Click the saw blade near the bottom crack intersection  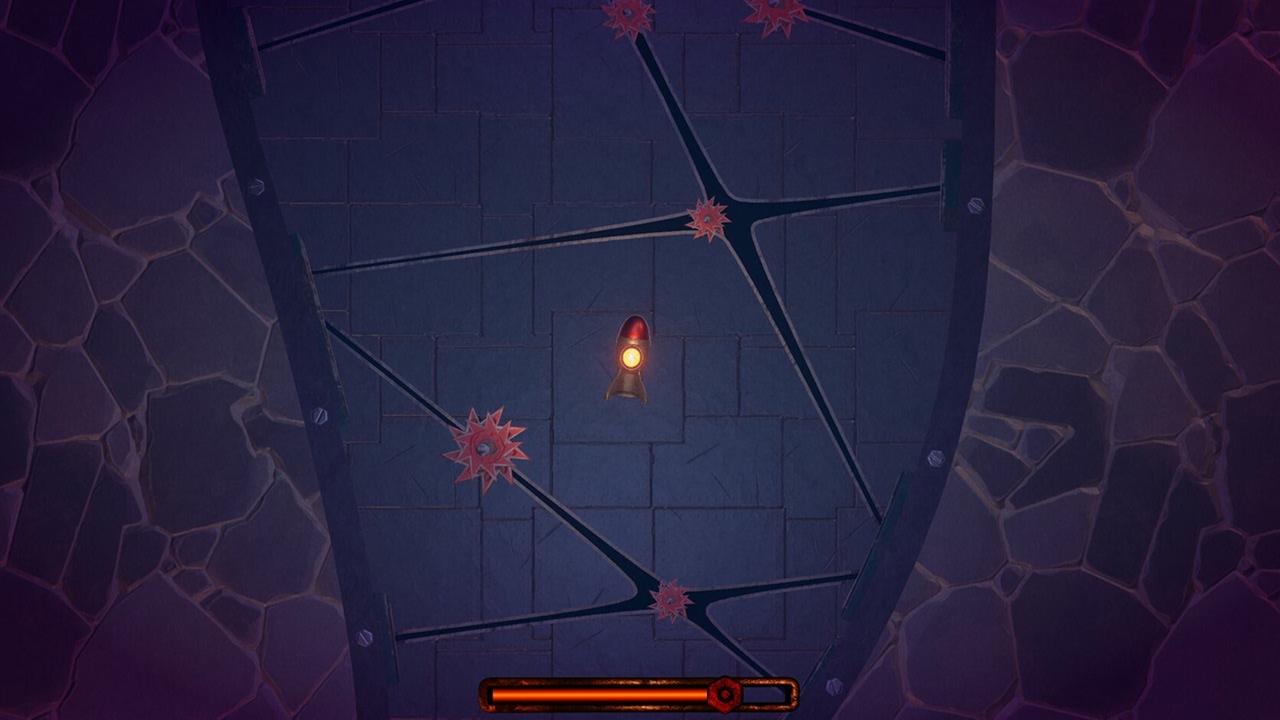[x=668, y=598]
